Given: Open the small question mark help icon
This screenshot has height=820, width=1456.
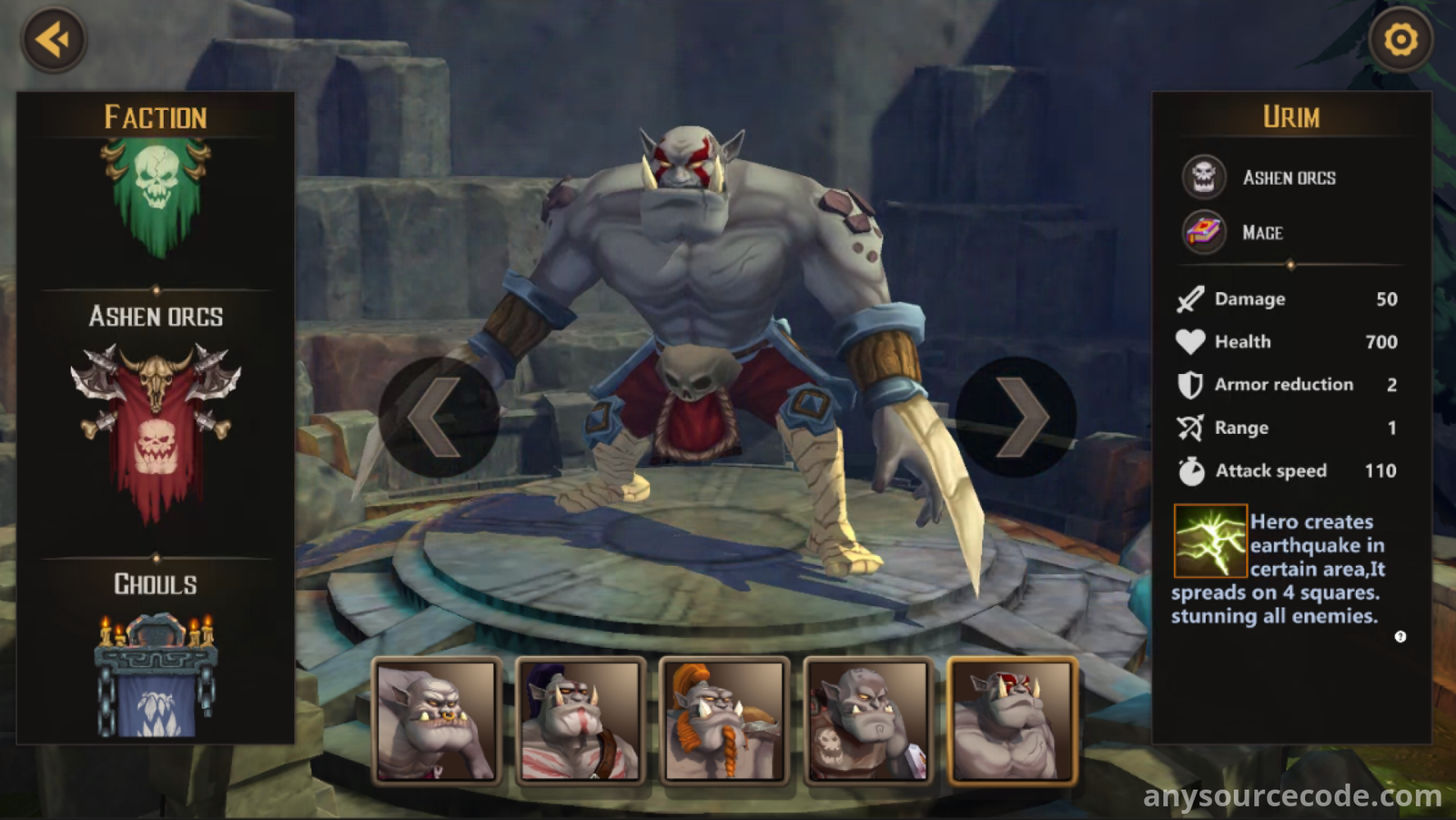Looking at the screenshot, I should click(1400, 637).
